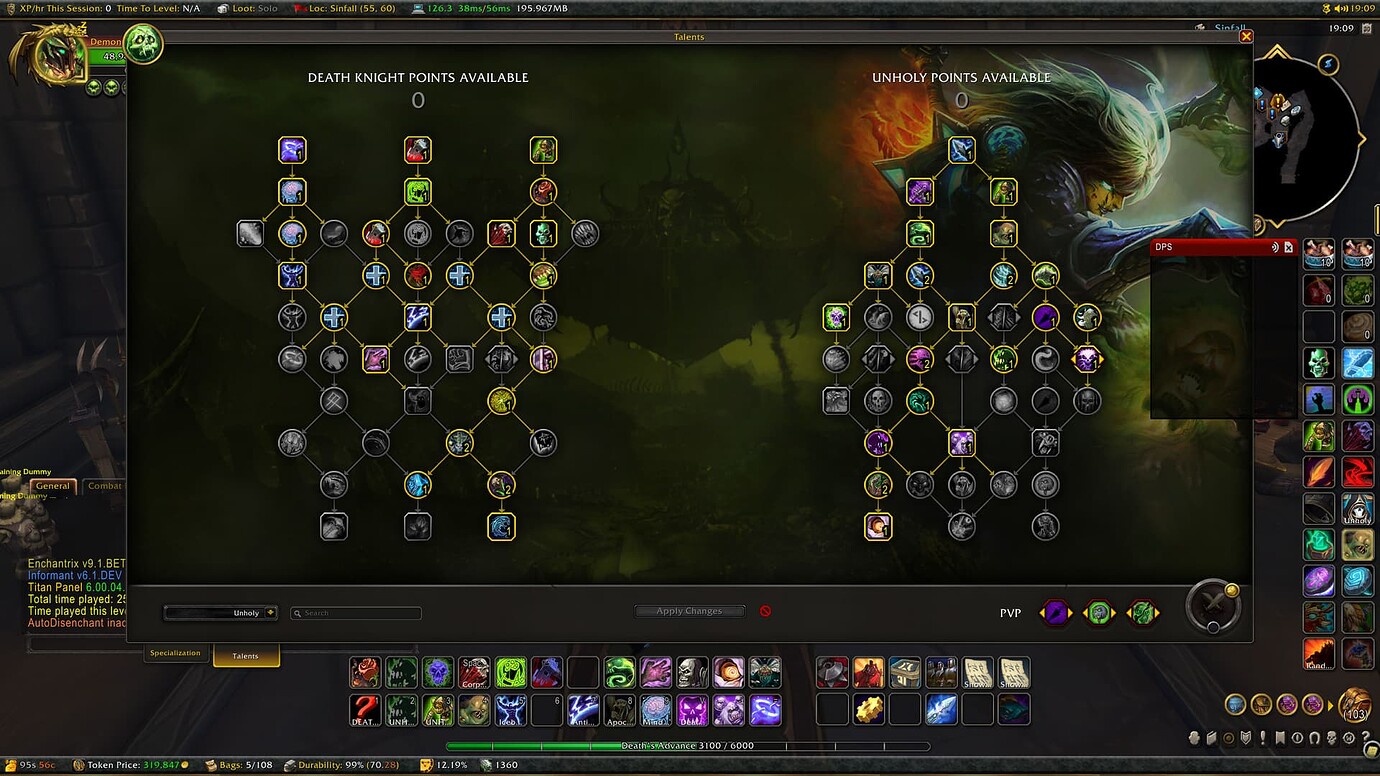
Task: Click the Apply Changes button
Action: click(689, 611)
